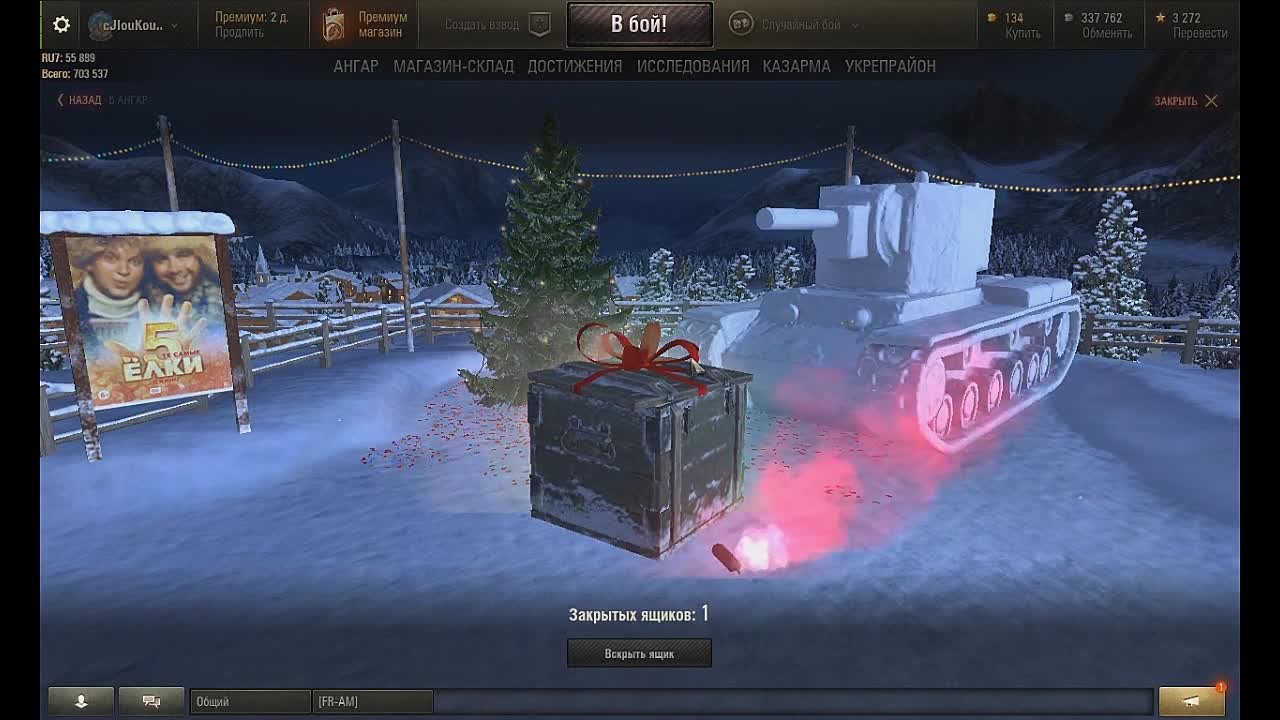The height and width of the screenshot is (720, 1280).
Task: Expand the player account name dropdown
Action: click(x=140, y=24)
